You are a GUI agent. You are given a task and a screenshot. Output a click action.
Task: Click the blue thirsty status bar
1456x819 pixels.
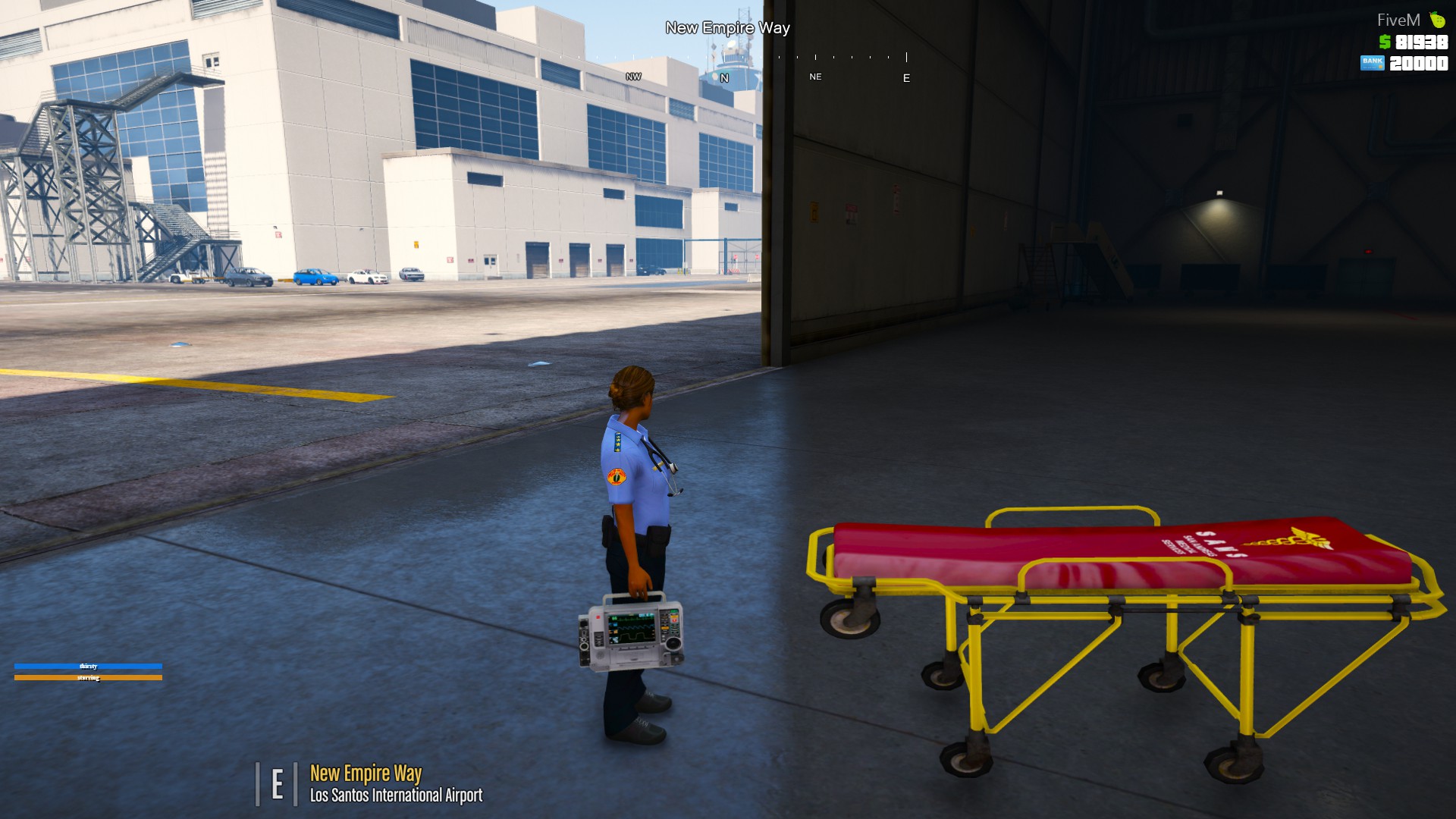tap(89, 665)
